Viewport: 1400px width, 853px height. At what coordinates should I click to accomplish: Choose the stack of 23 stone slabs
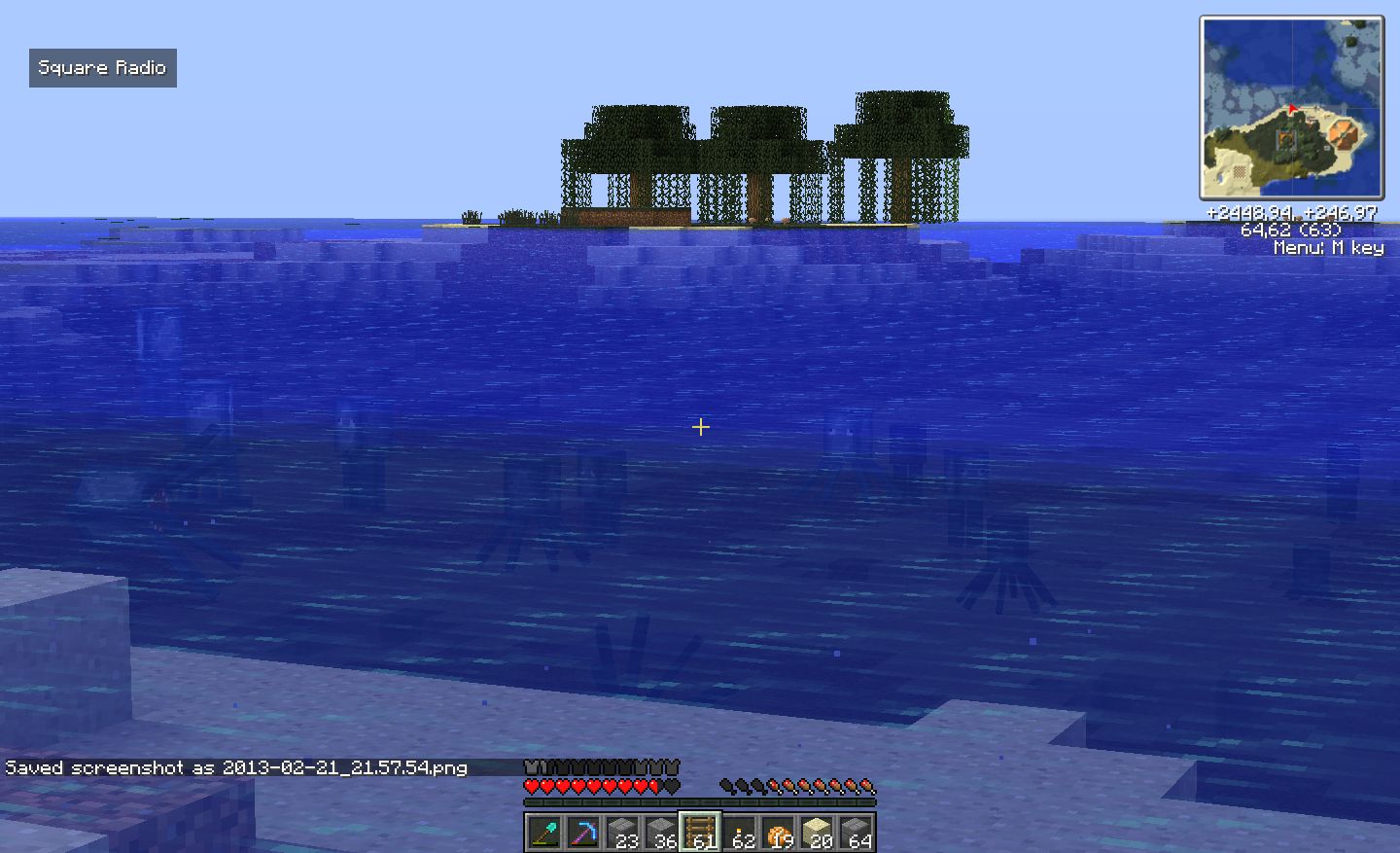pyautogui.click(x=622, y=833)
